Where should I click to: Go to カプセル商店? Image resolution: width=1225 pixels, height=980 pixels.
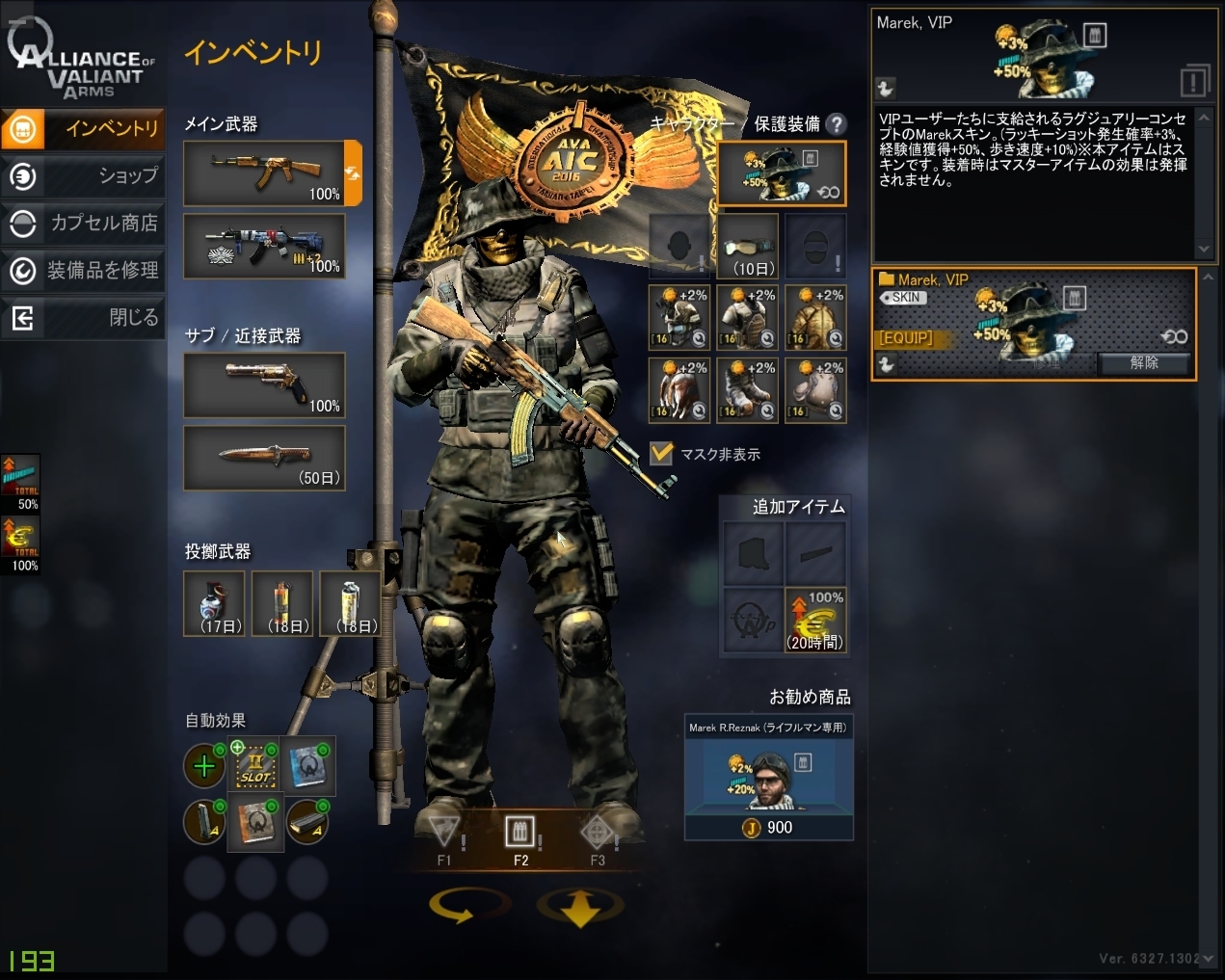point(83,223)
